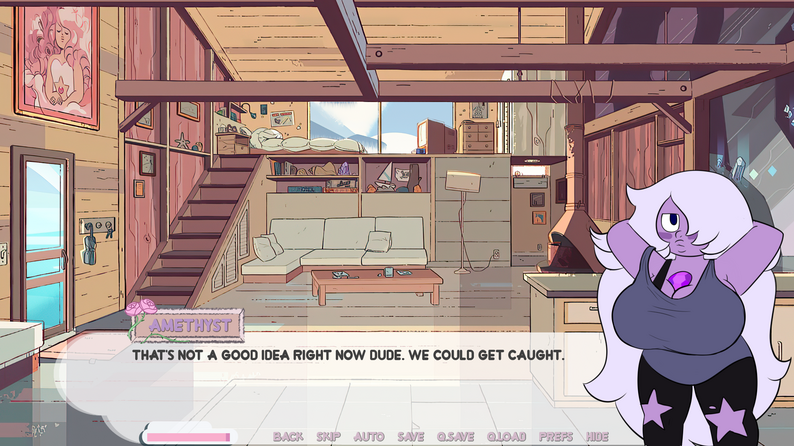Go back using the BACK button
The image size is (794, 446).
tap(288, 436)
